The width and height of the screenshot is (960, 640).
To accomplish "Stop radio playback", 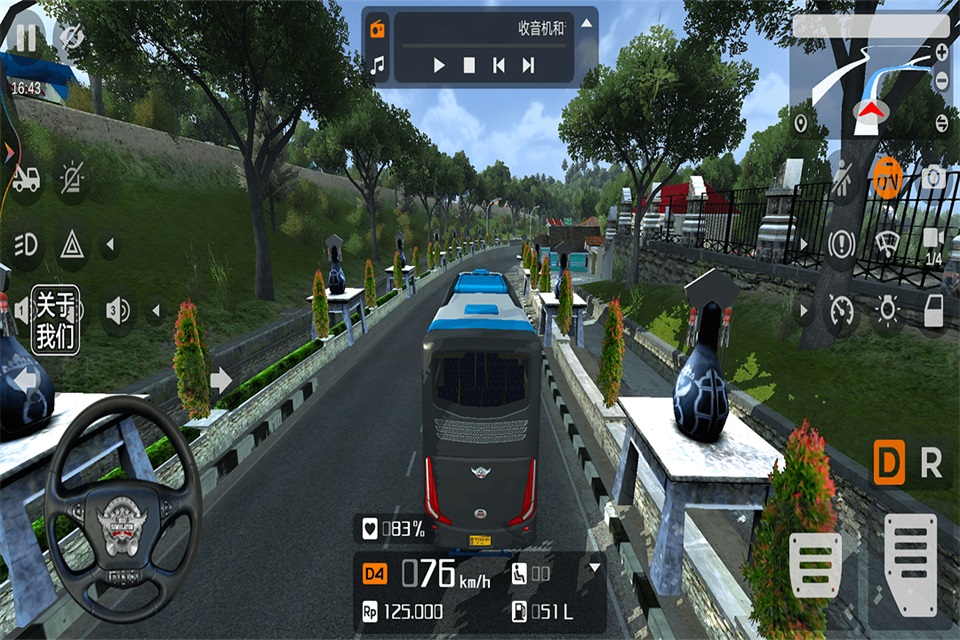I will pos(469,66).
